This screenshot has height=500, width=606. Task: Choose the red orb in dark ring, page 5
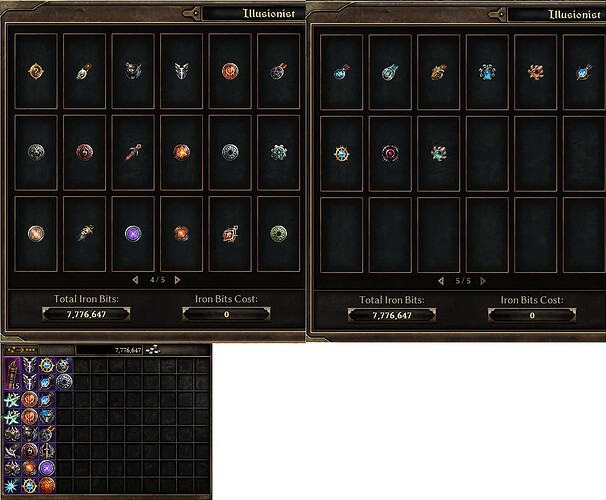click(x=390, y=153)
